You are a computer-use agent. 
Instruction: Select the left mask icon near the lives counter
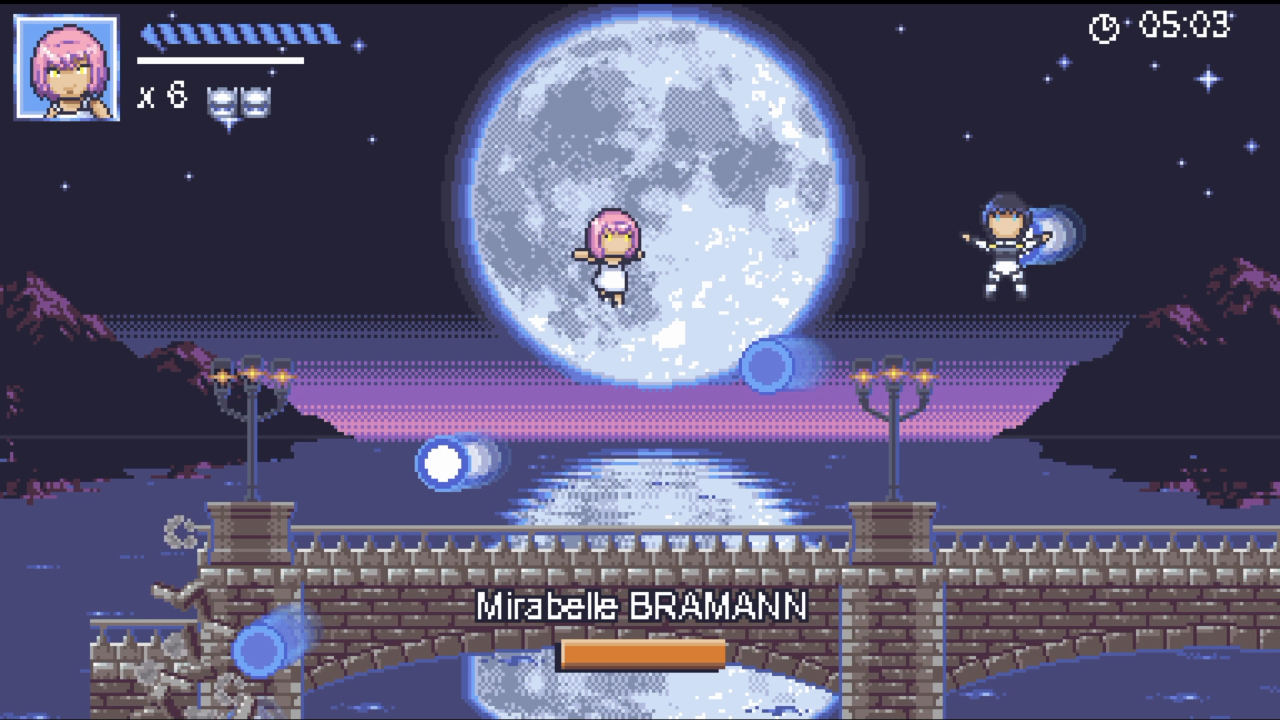[x=222, y=99]
